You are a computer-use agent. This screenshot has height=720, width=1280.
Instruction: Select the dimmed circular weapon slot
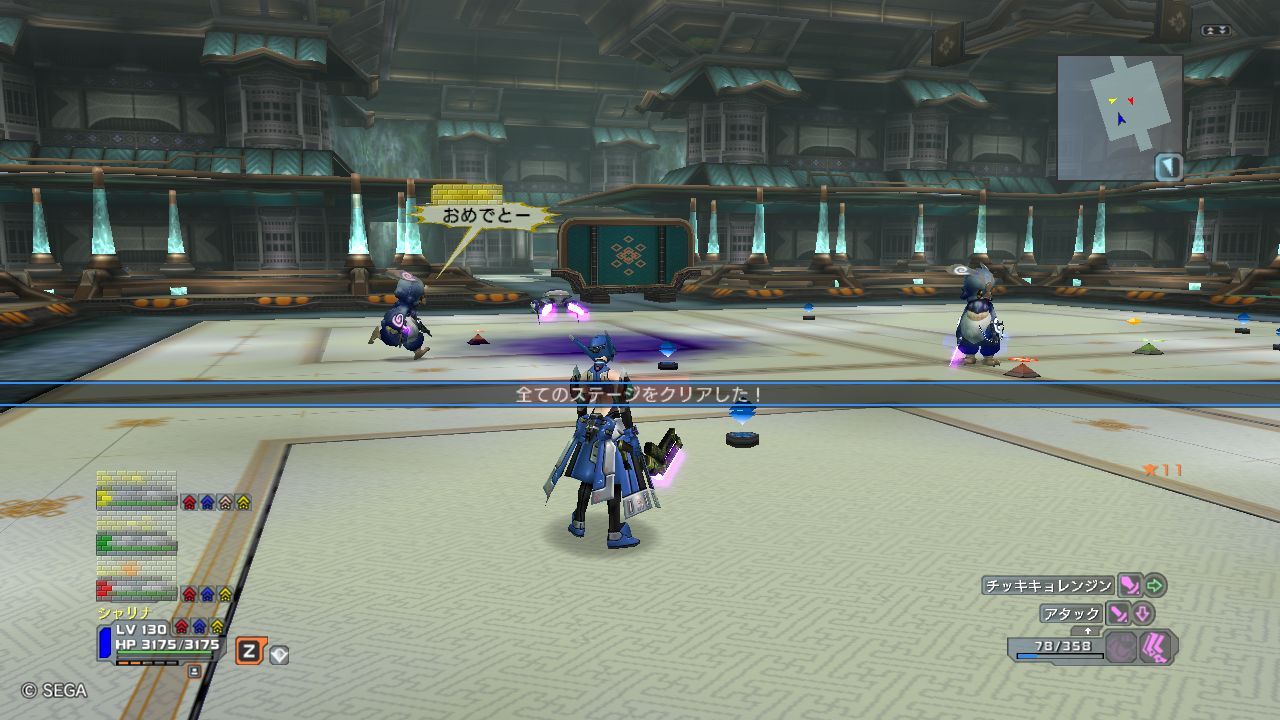pos(1121,648)
